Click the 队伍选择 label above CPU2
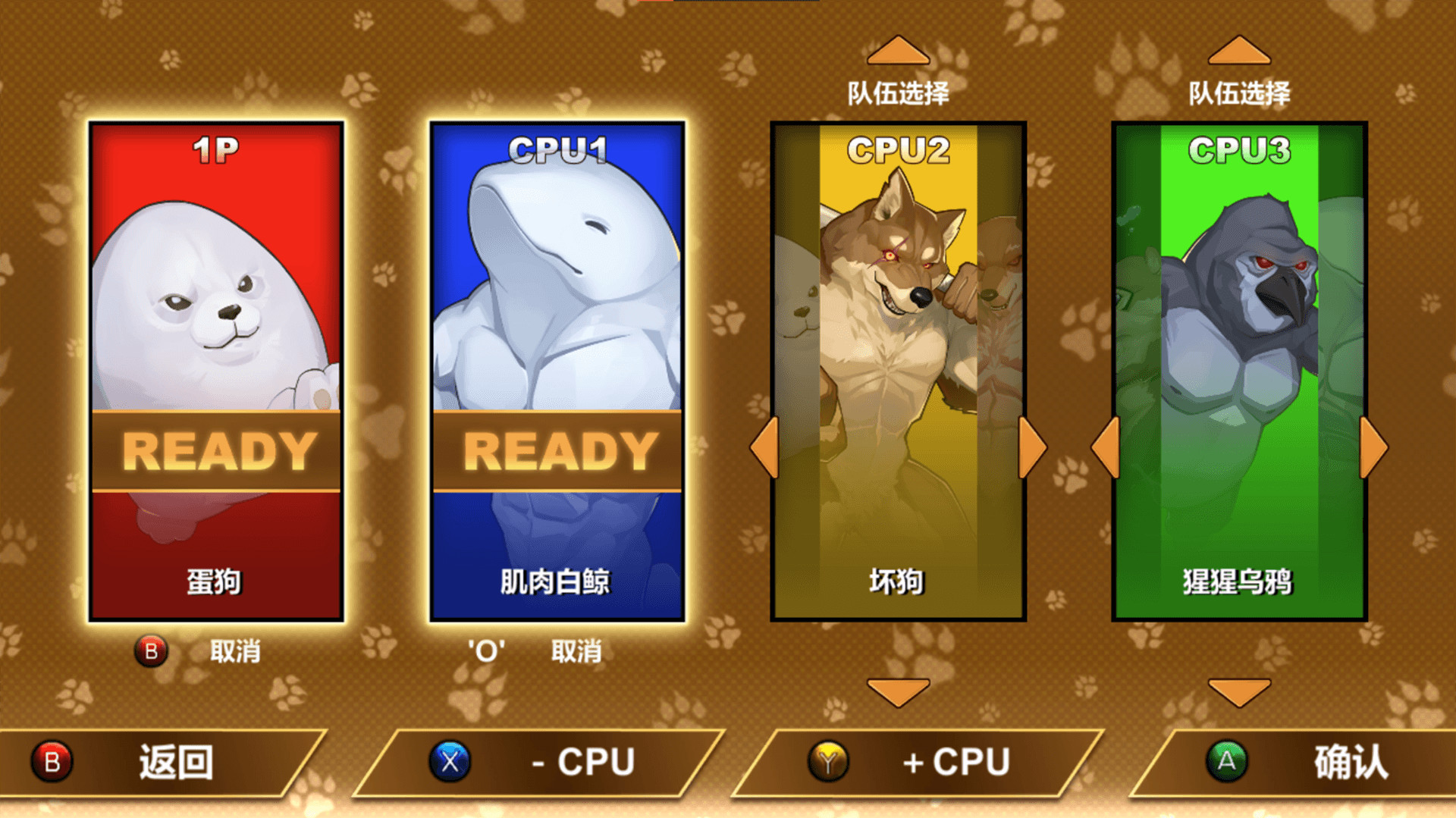Viewport: 1456px width, 818px height. tap(899, 94)
